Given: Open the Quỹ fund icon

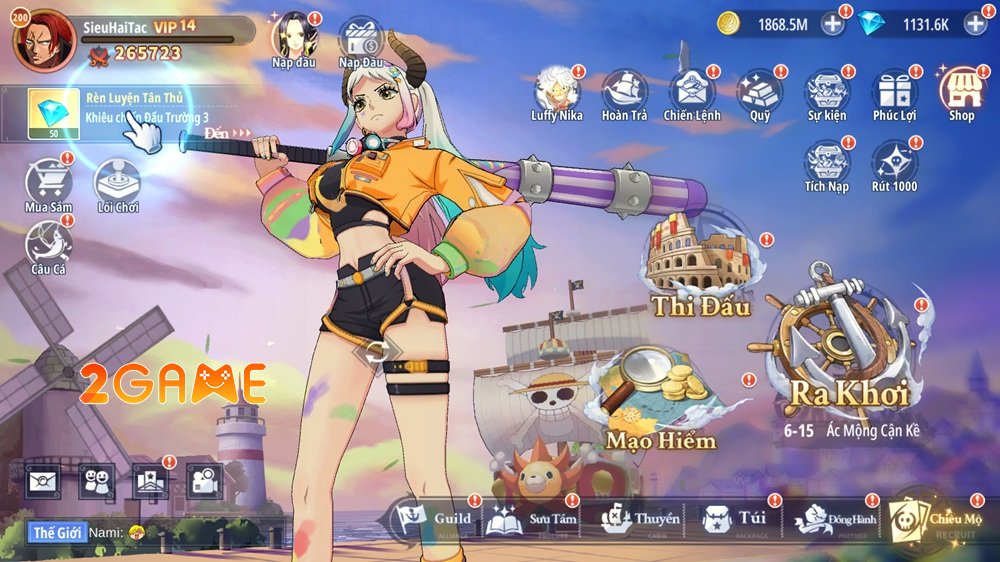Looking at the screenshot, I should pos(760,91).
